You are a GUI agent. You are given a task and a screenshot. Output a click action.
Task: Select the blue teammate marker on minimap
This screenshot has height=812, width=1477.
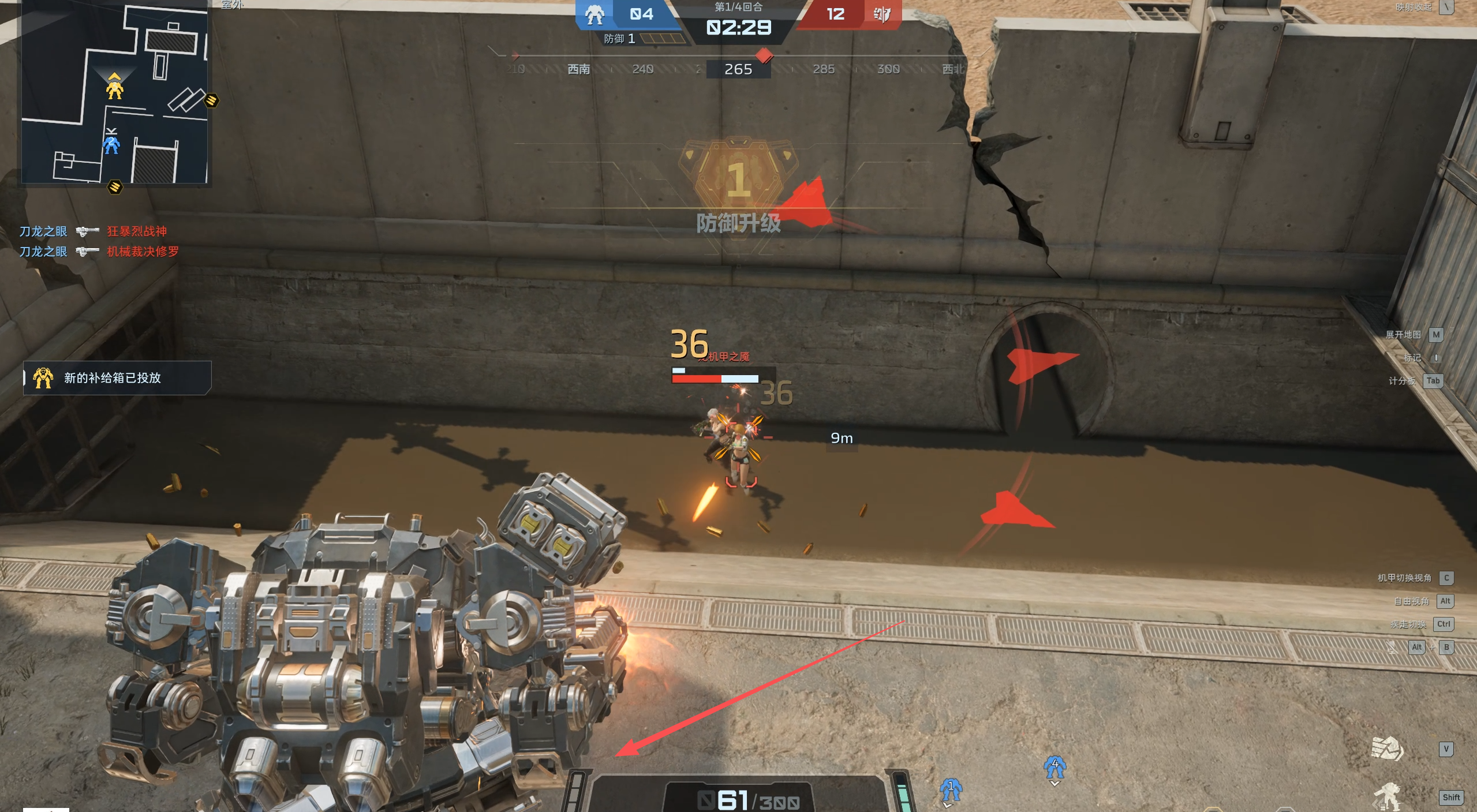(x=111, y=144)
